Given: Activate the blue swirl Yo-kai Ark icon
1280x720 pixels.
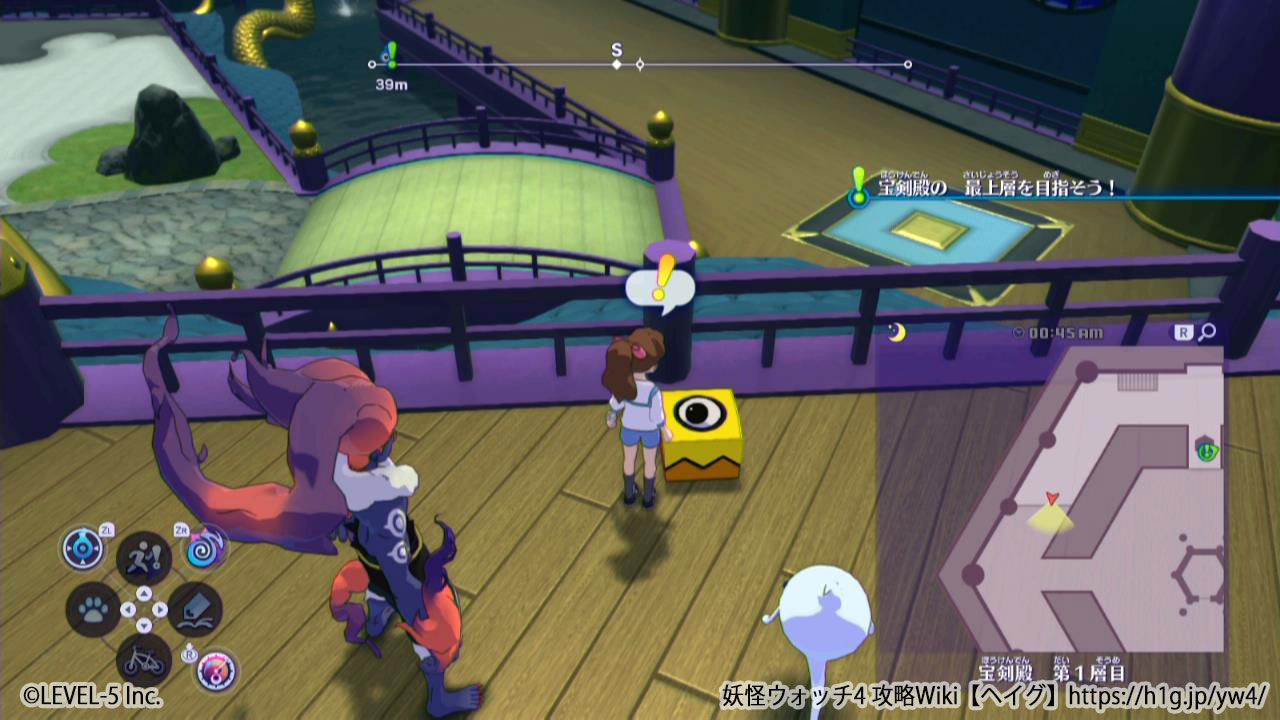Looking at the screenshot, I should pos(203,549).
